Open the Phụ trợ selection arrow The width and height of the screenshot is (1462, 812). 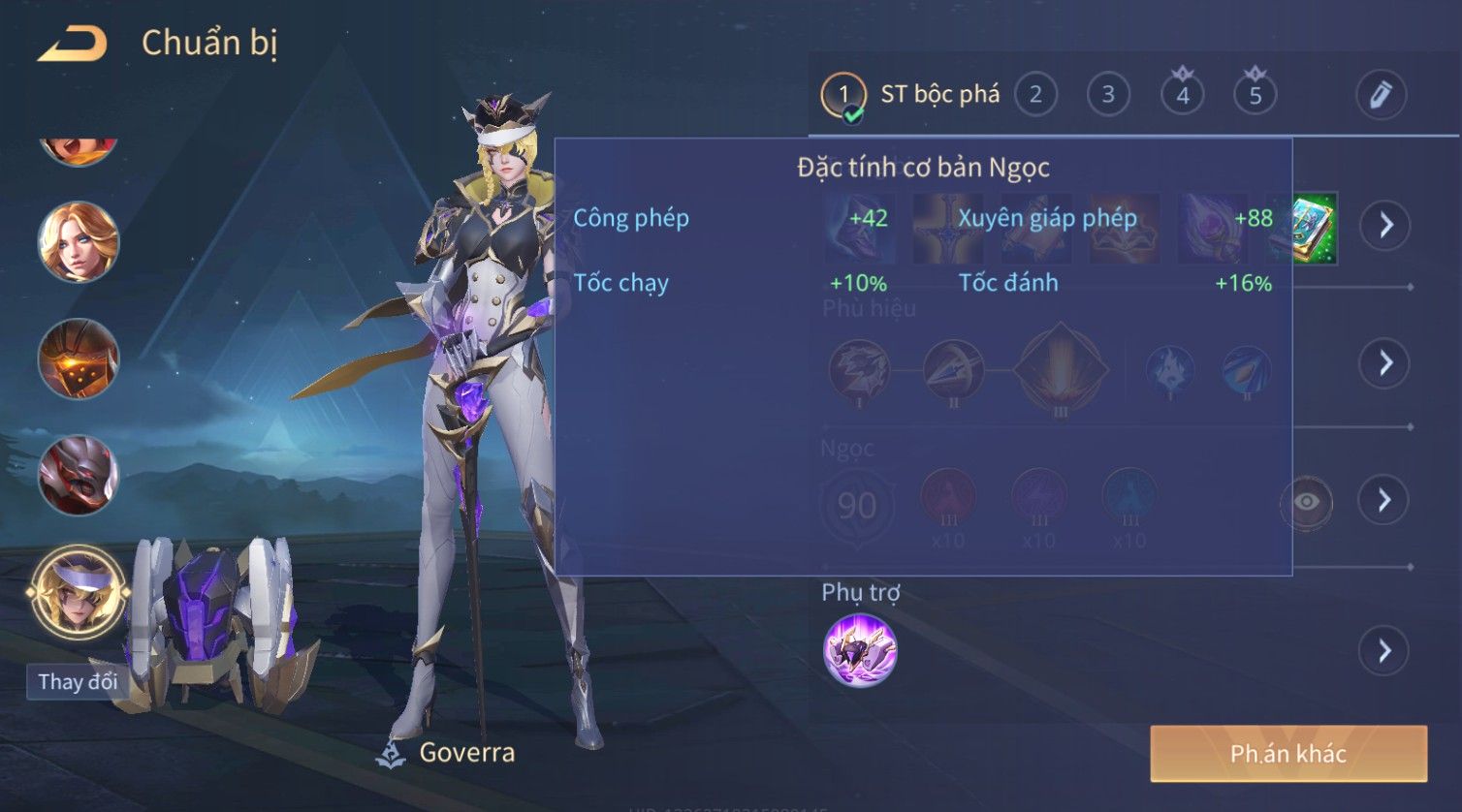point(1384,650)
